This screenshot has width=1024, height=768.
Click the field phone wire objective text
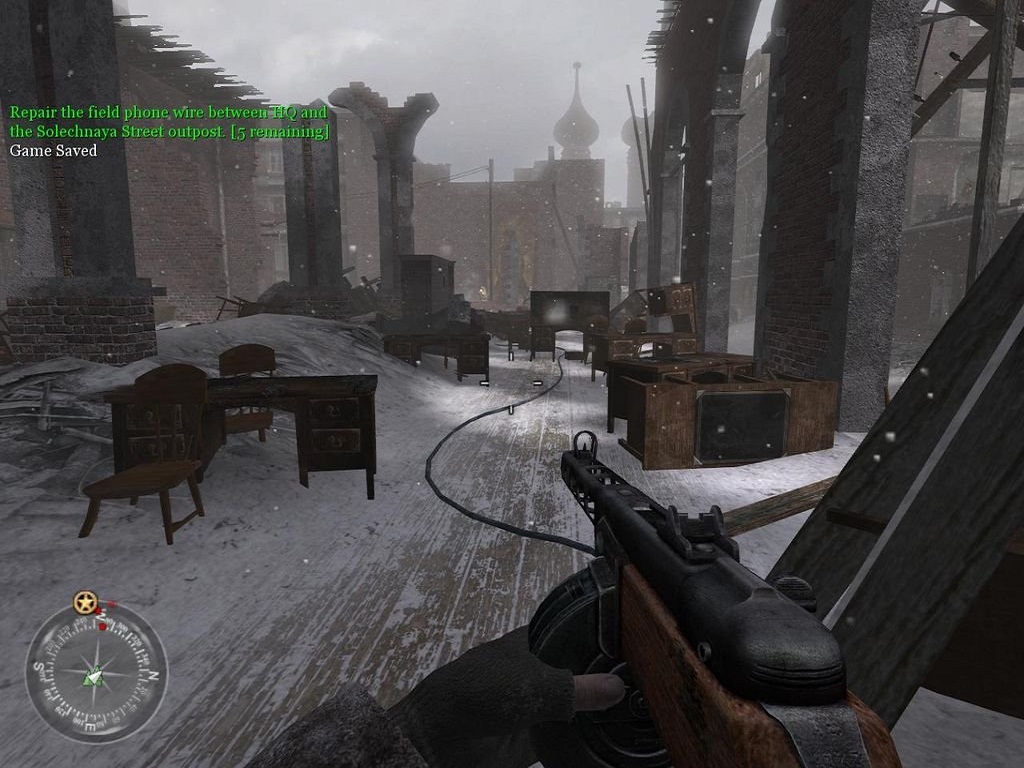pos(169,122)
